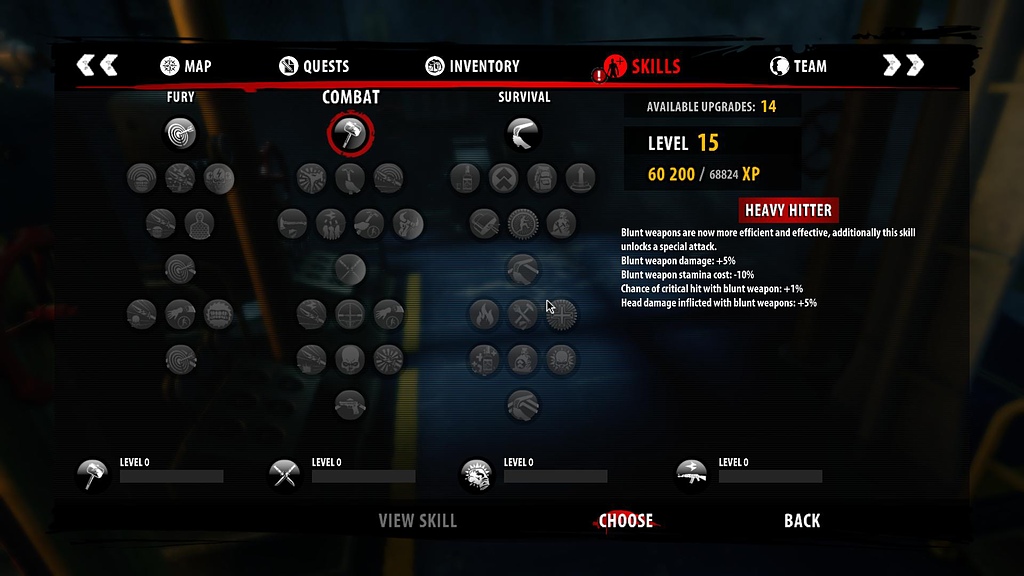The width and height of the screenshot is (1024, 576).
Task: Select the spiked head level icon
Action: point(476,474)
